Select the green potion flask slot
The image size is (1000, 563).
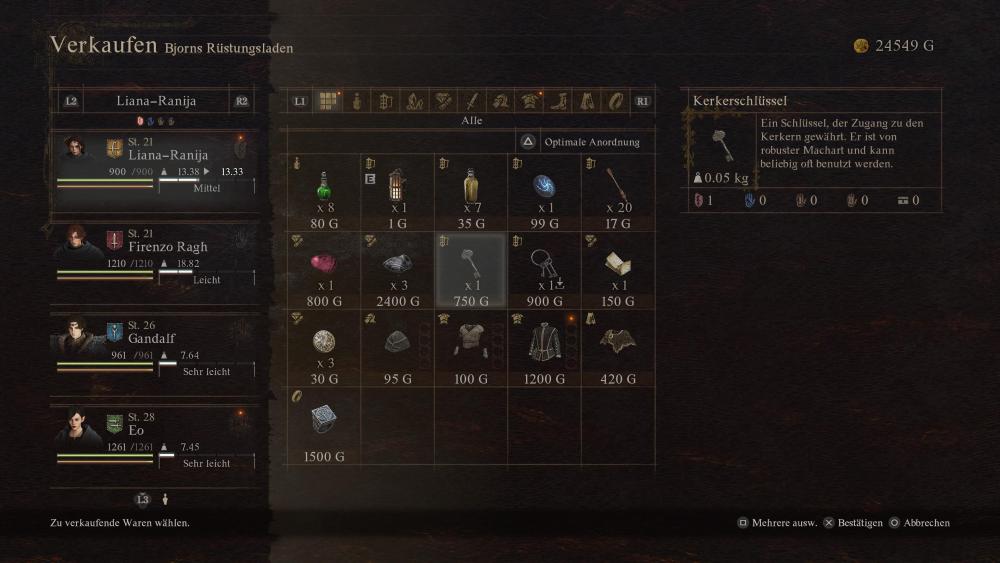coord(322,190)
